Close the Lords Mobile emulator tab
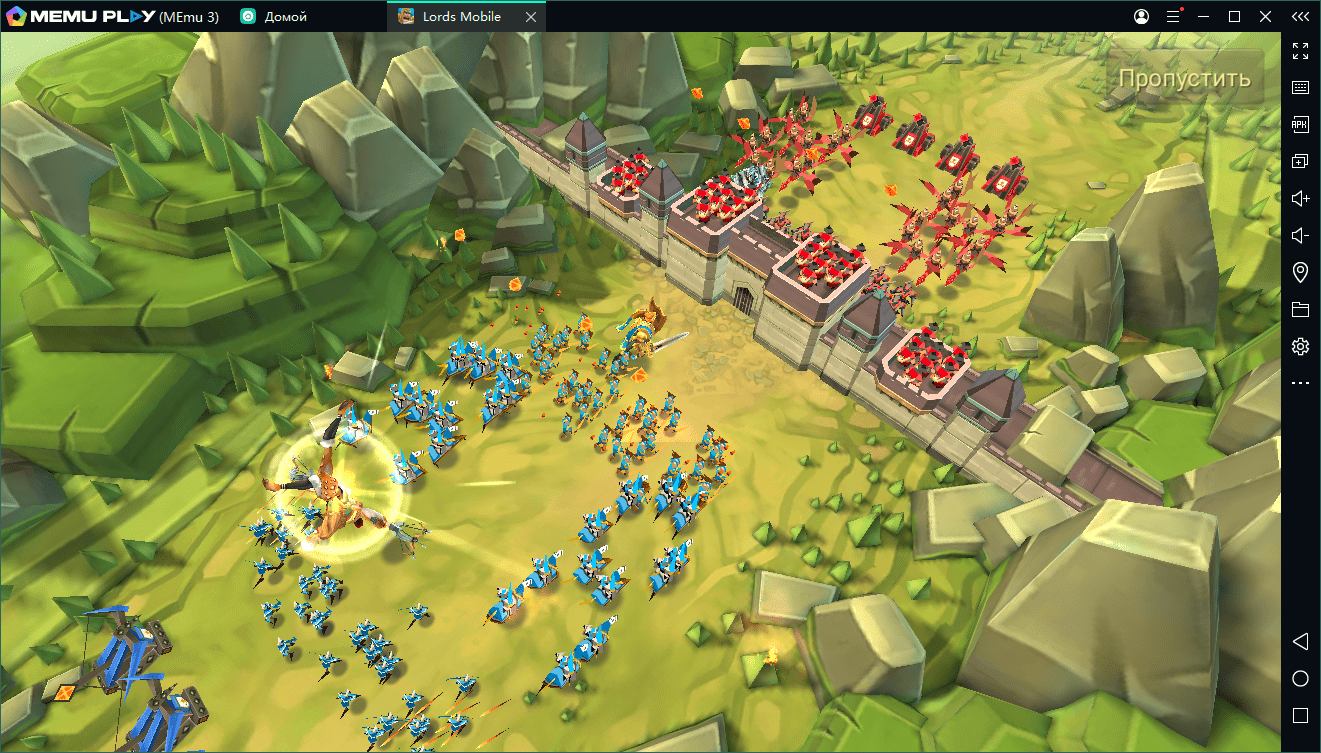The width and height of the screenshot is (1321, 753). coord(530,17)
